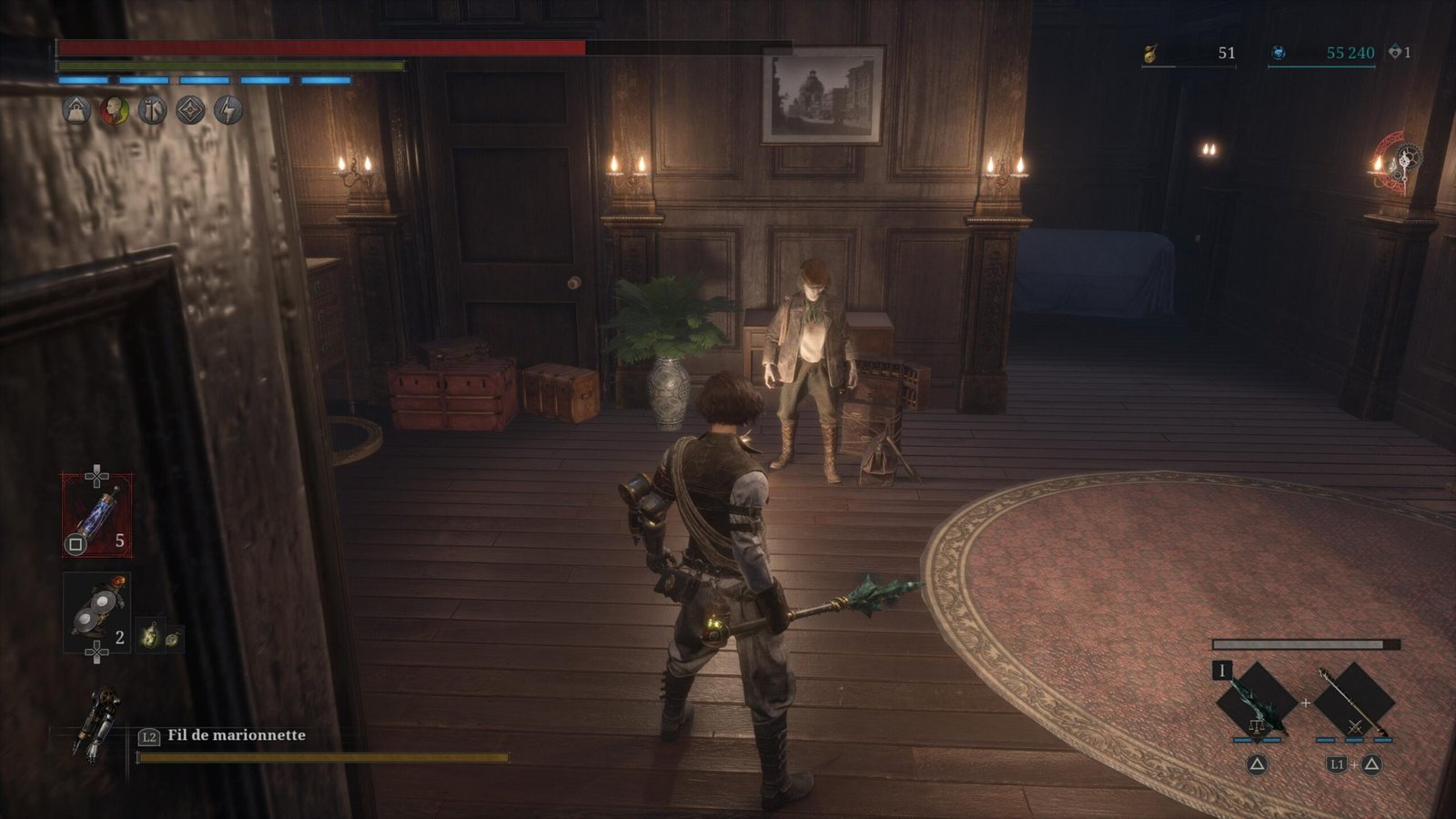Click the diamond shuriken status icon
Image resolution: width=1456 pixels, height=819 pixels.
tap(190, 110)
